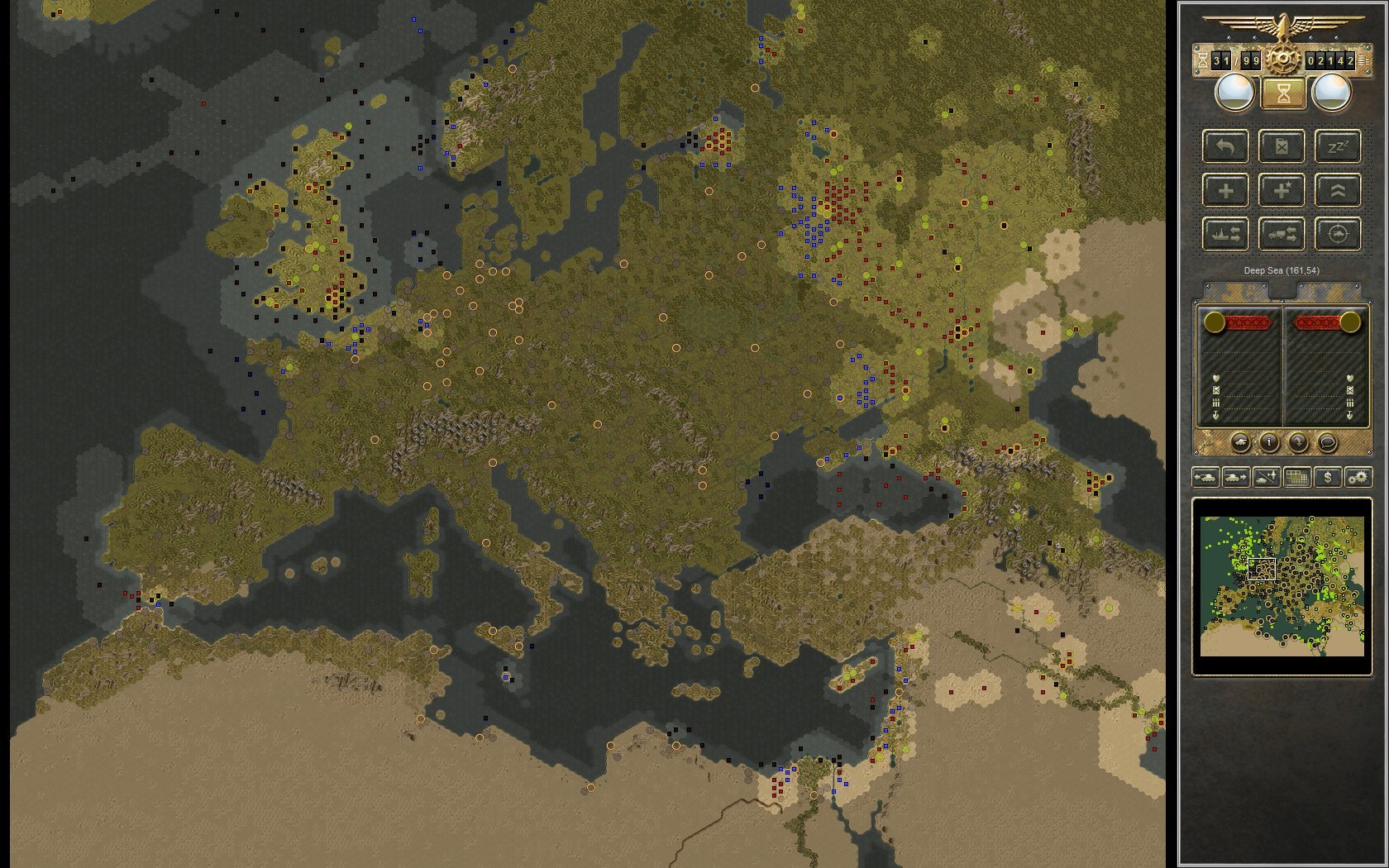Image resolution: width=1389 pixels, height=868 pixels.
Task: Click the viewport rectangle on the minimap
Action: 1261,569
